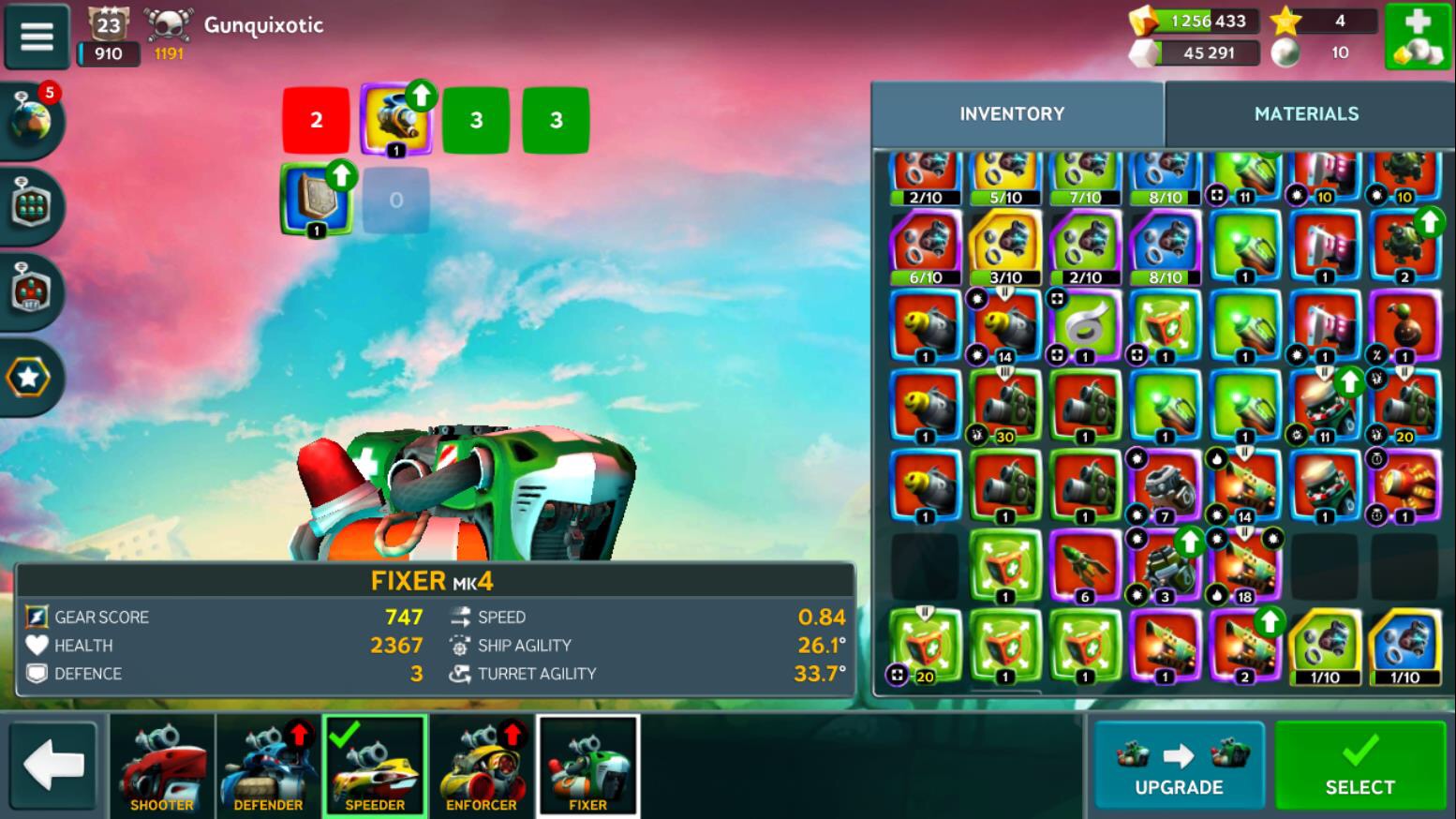Switch to the Materials tab
Image resolution: width=1456 pixels, height=819 pixels.
click(1306, 113)
